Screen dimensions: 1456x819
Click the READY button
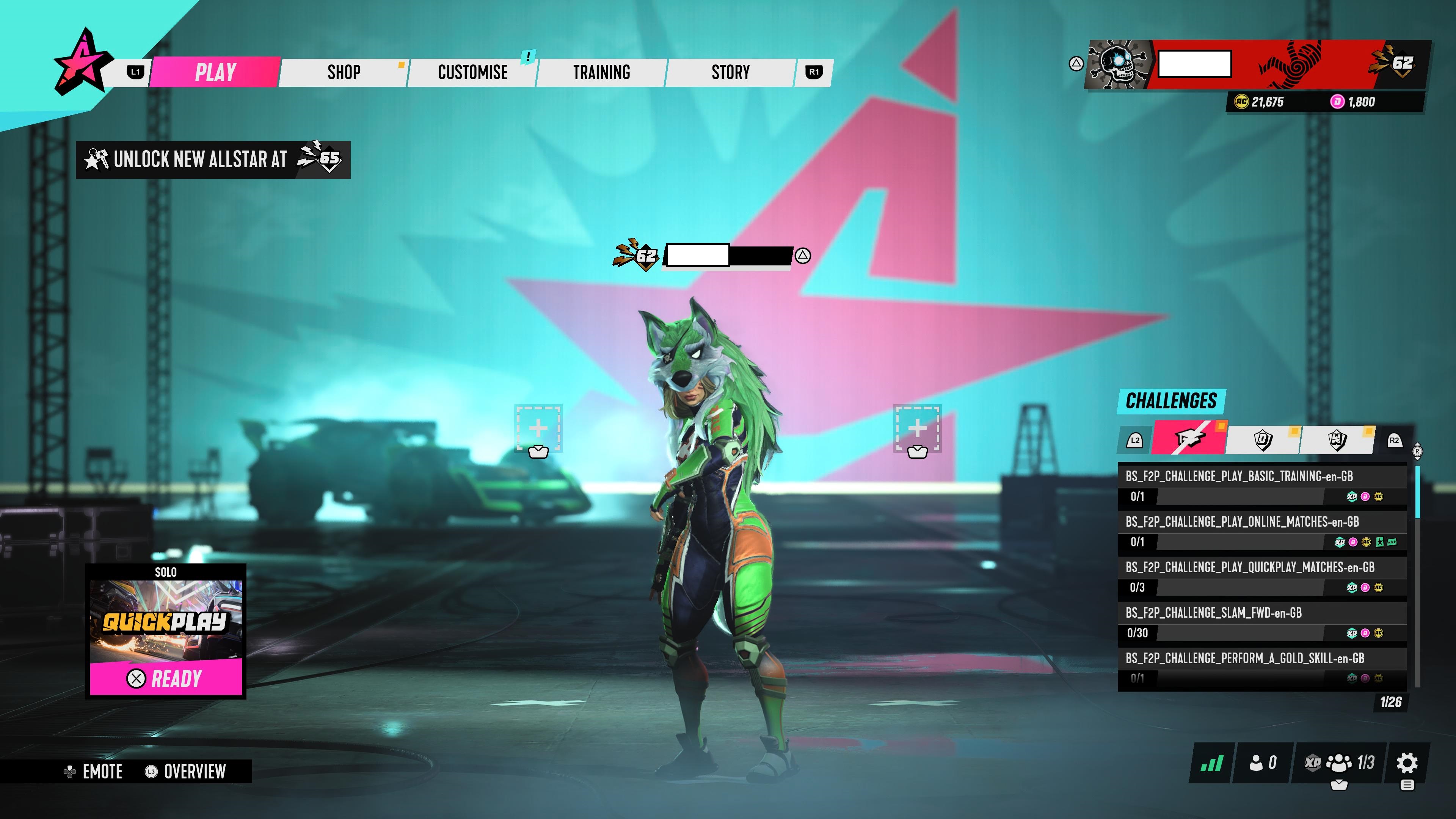click(x=166, y=678)
